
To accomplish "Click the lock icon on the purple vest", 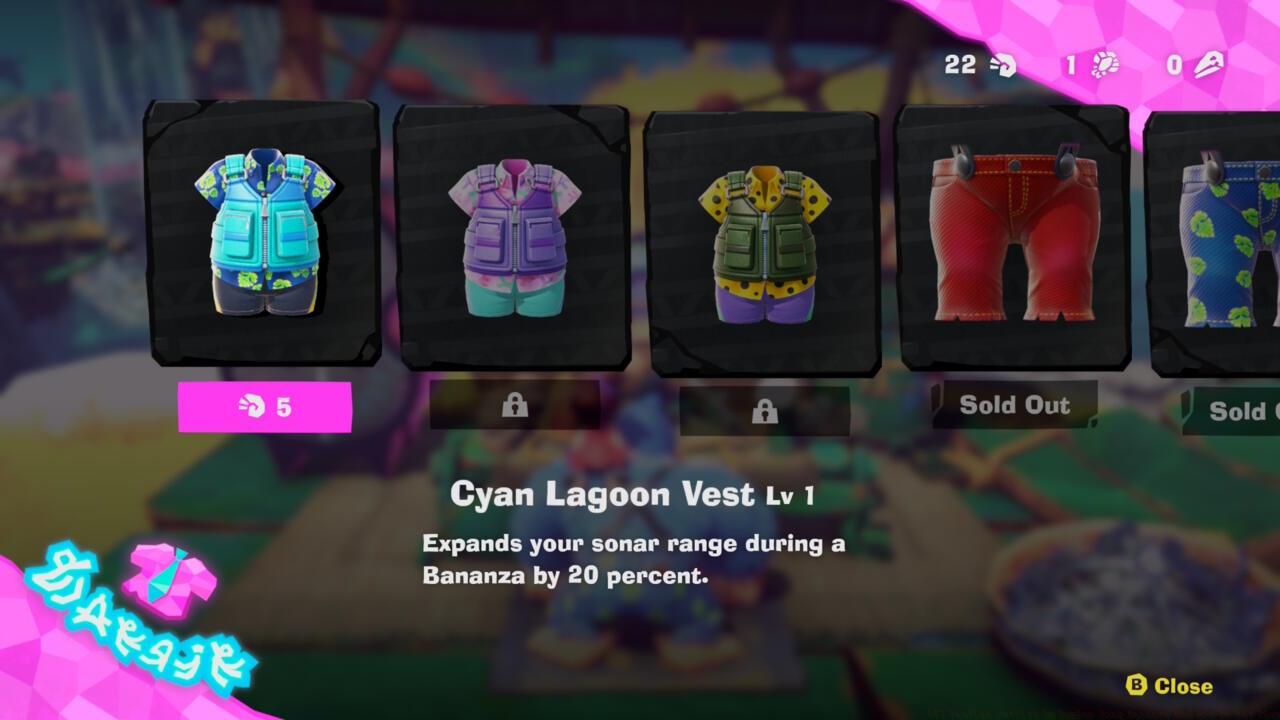I will [x=515, y=406].
